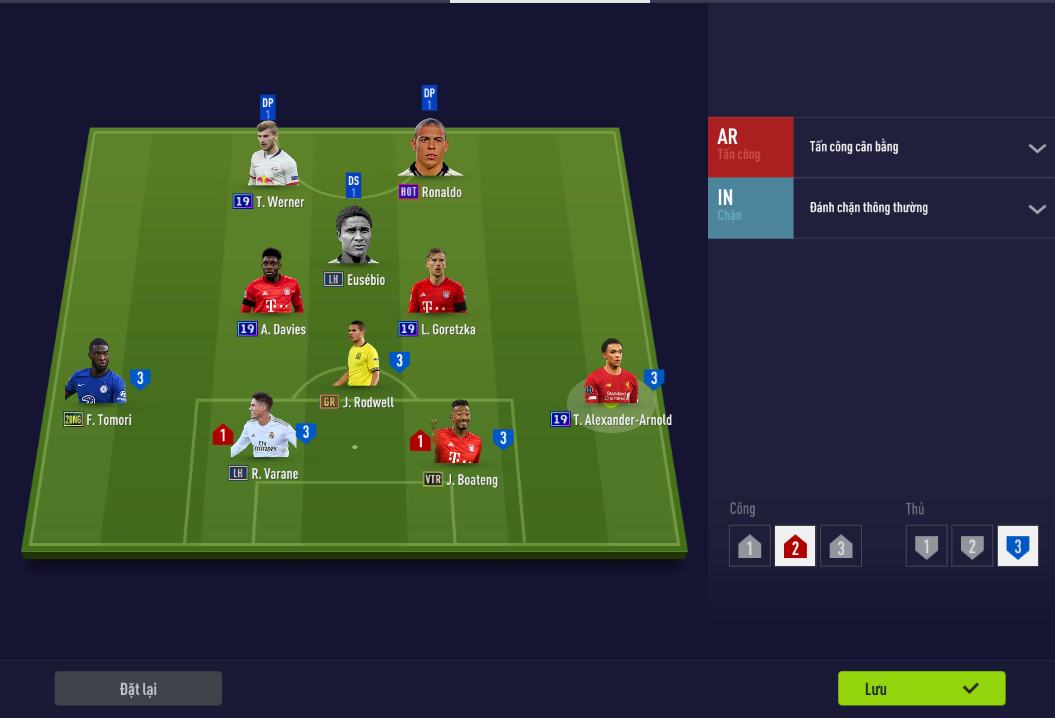Image resolution: width=1055 pixels, height=718 pixels.
Task: Reset tactics using the Đặt lại button
Action: (x=138, y=688)
